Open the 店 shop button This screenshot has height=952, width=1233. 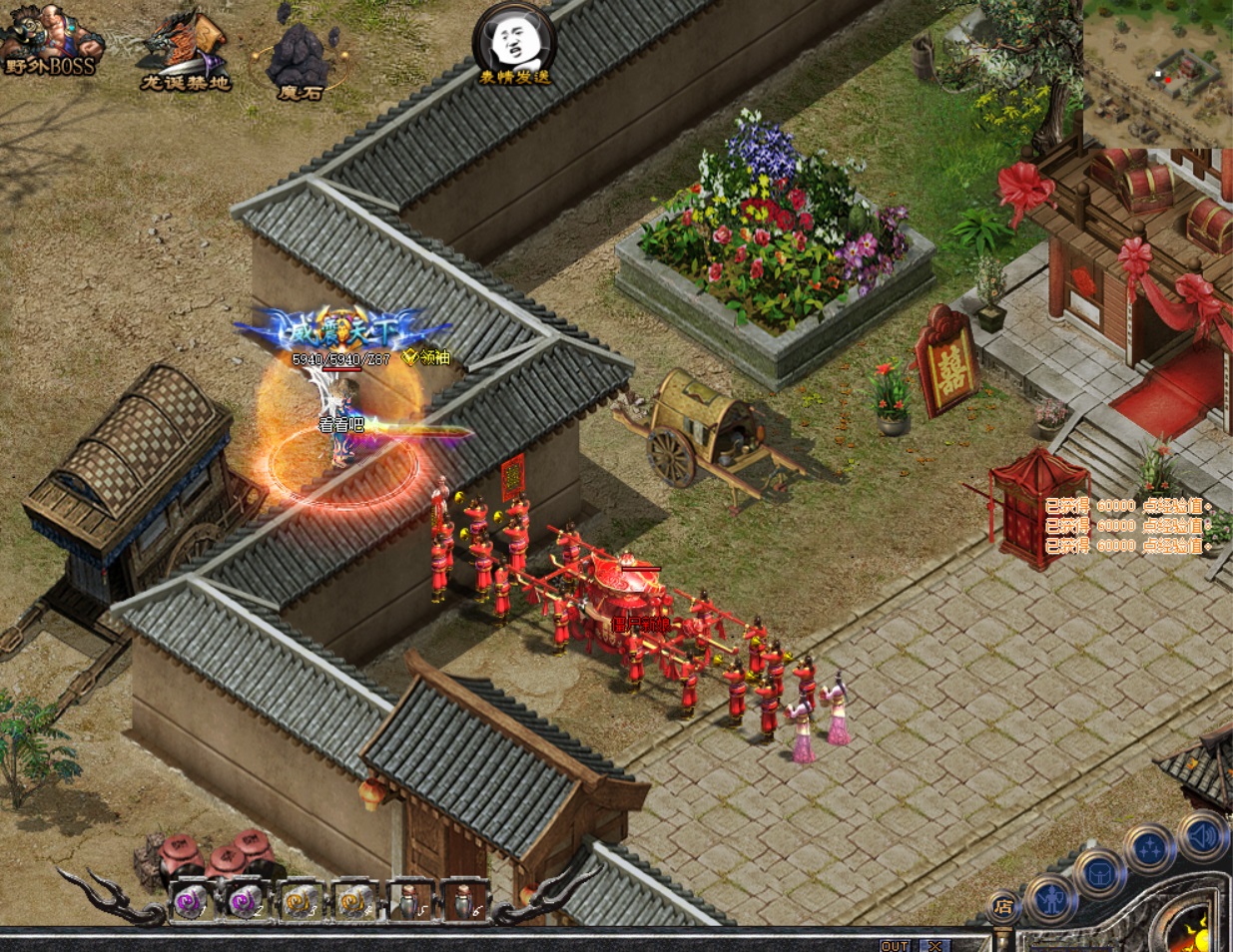[x=1002, y=907]
